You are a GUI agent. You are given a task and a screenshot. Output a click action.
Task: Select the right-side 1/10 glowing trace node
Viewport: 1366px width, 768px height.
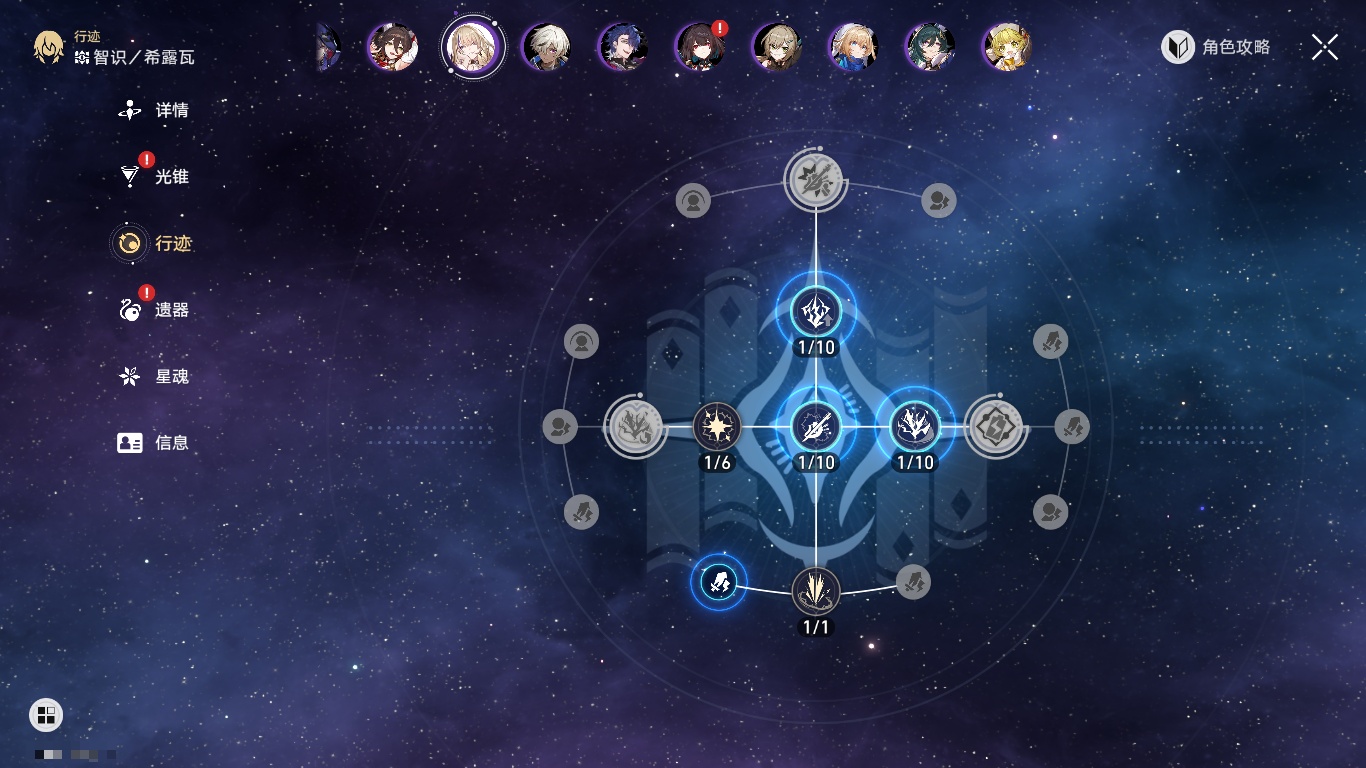(x=914, y=428)
